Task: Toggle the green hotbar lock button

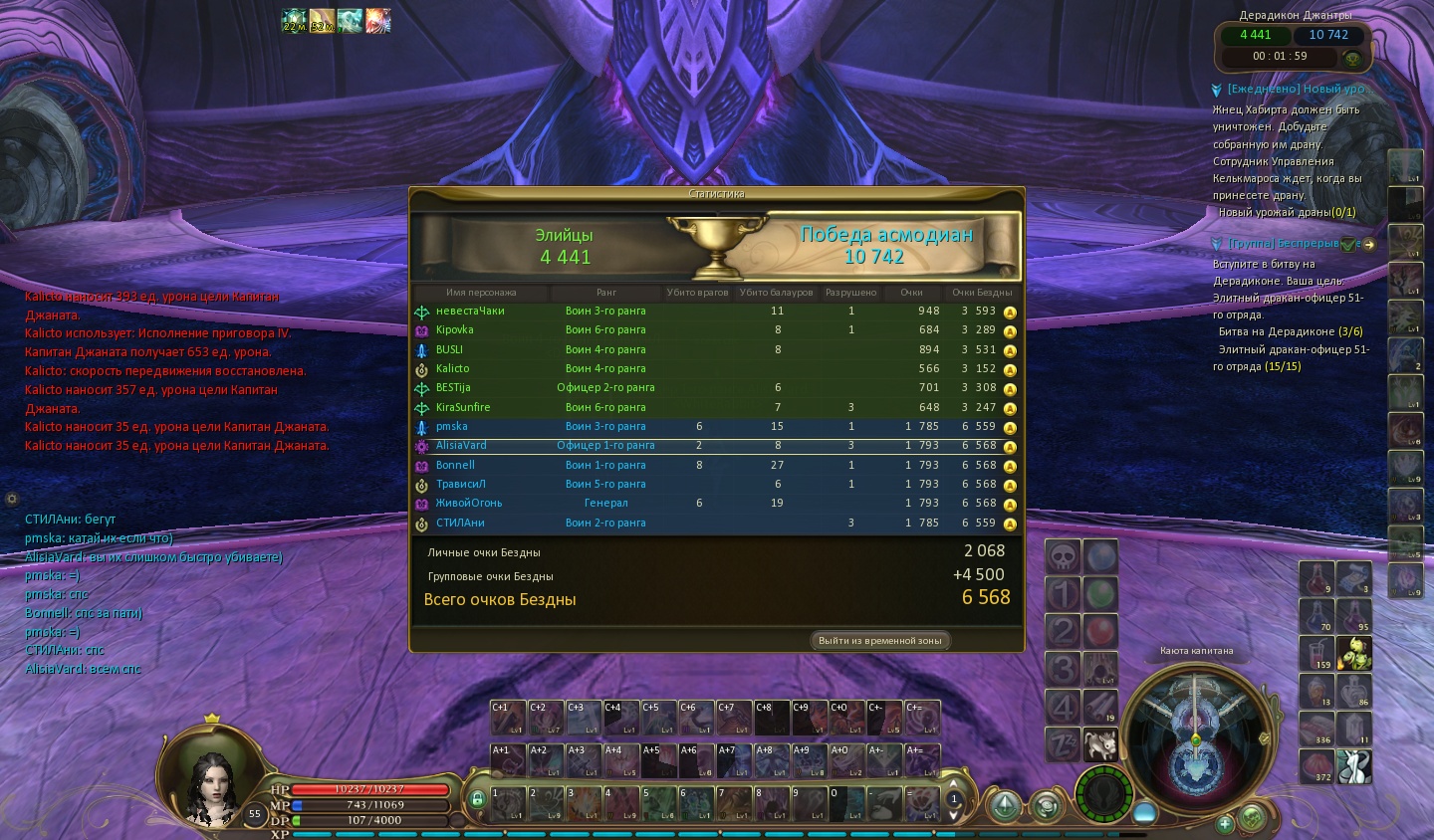Action: (x=477, y=798)
